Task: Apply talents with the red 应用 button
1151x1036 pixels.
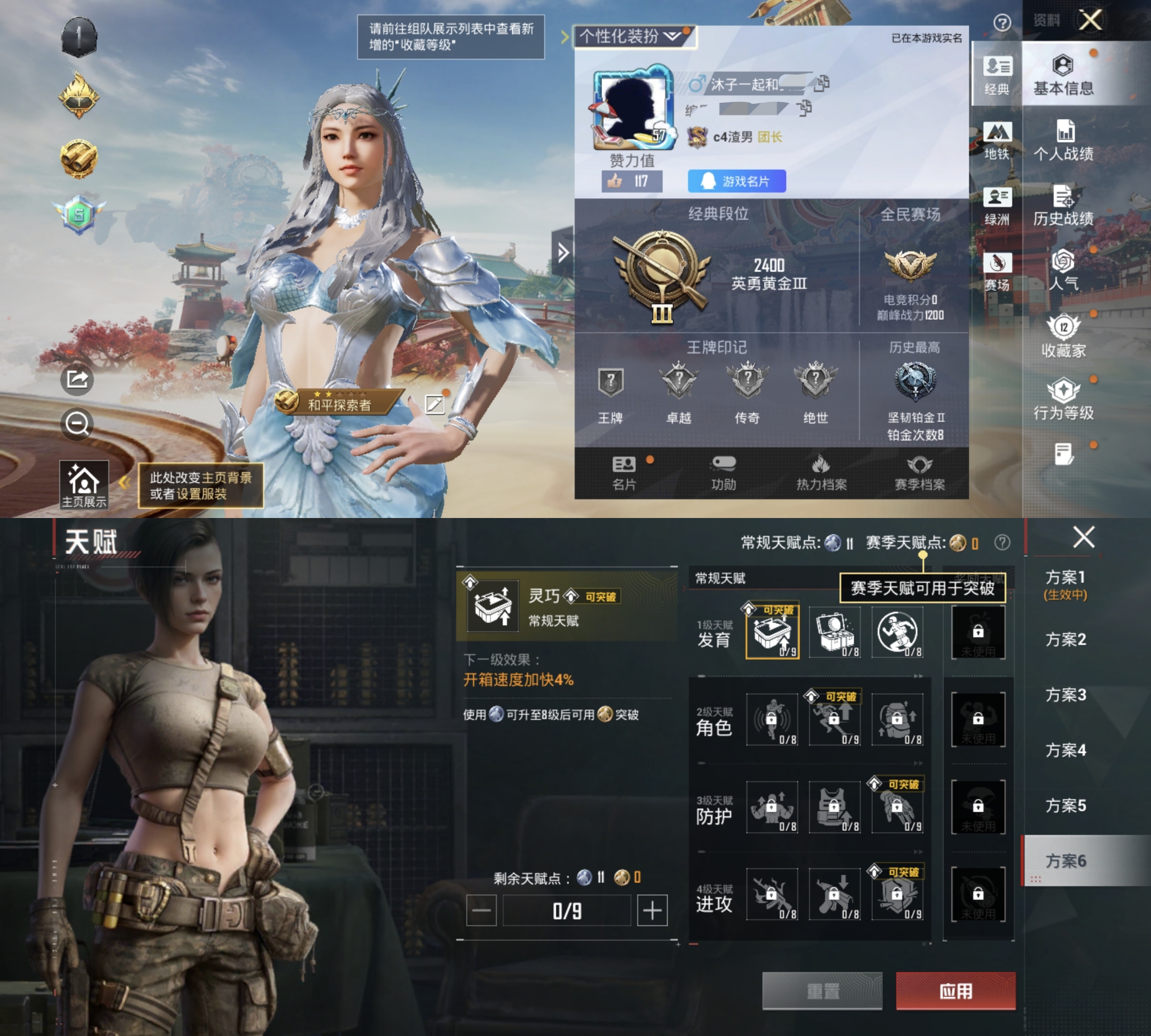Action: click(955, 991)
